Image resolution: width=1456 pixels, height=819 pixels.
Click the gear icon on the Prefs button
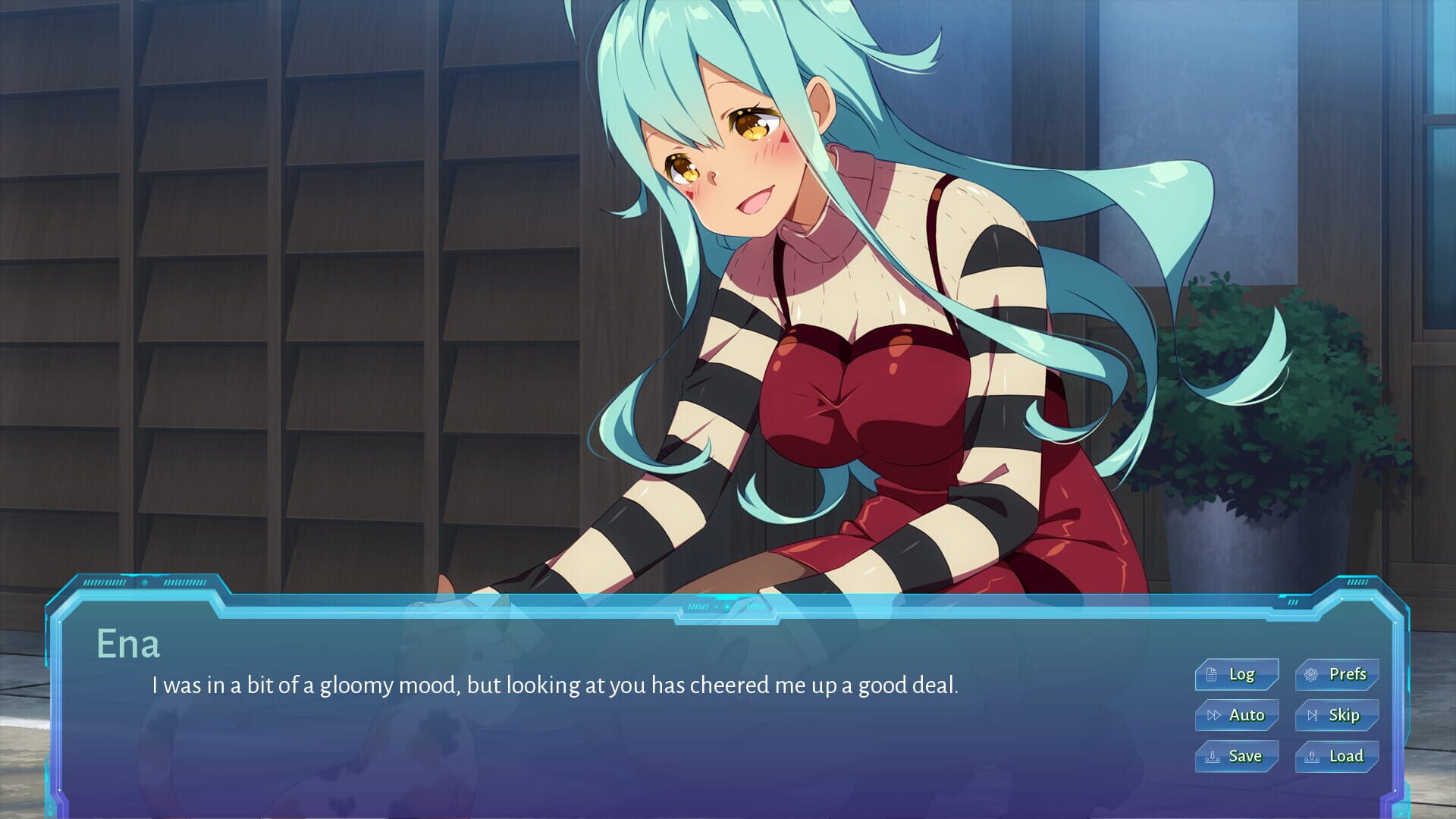point(1311,675)
